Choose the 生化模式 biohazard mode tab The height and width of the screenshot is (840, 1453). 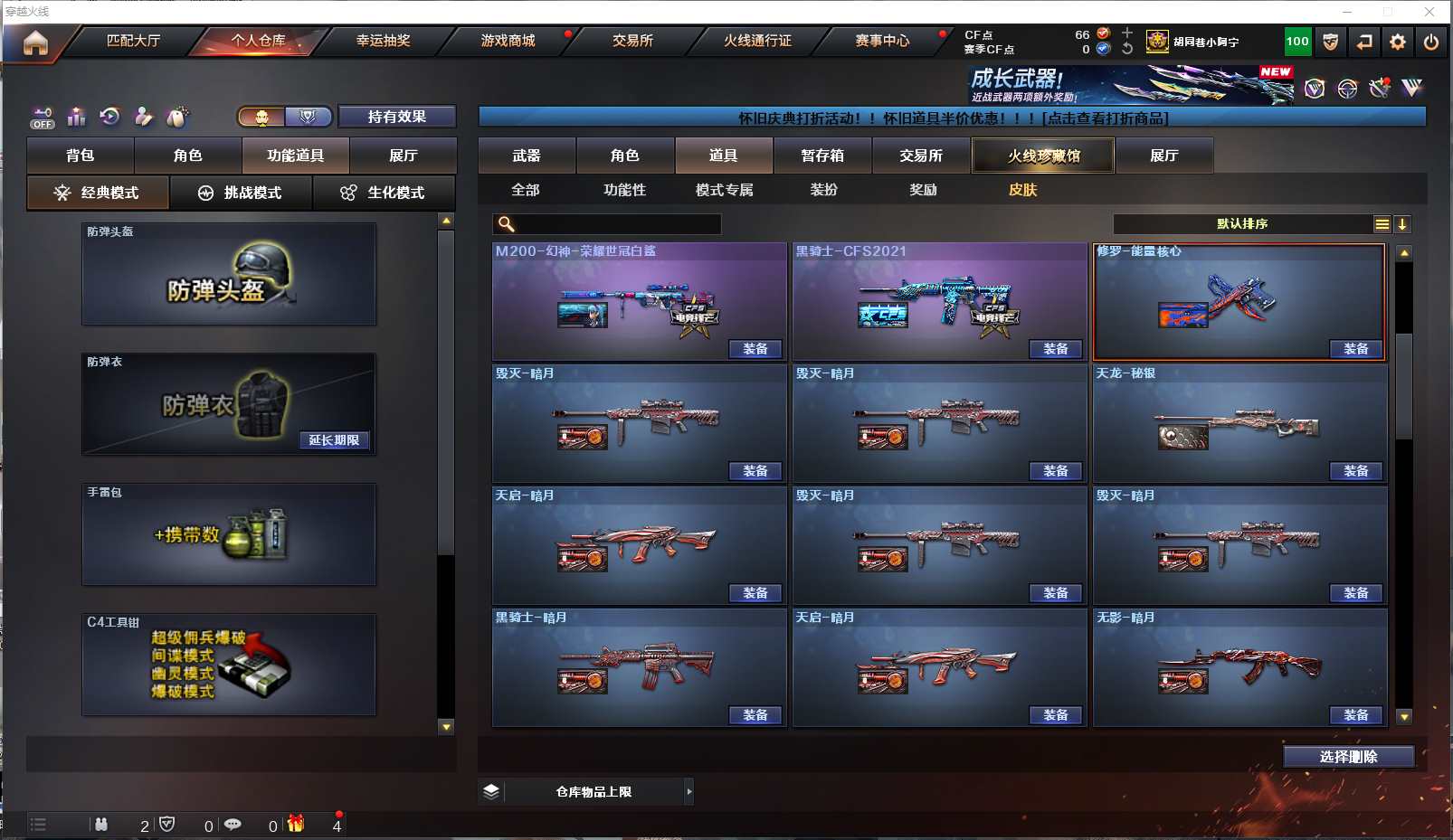[384, 193]
